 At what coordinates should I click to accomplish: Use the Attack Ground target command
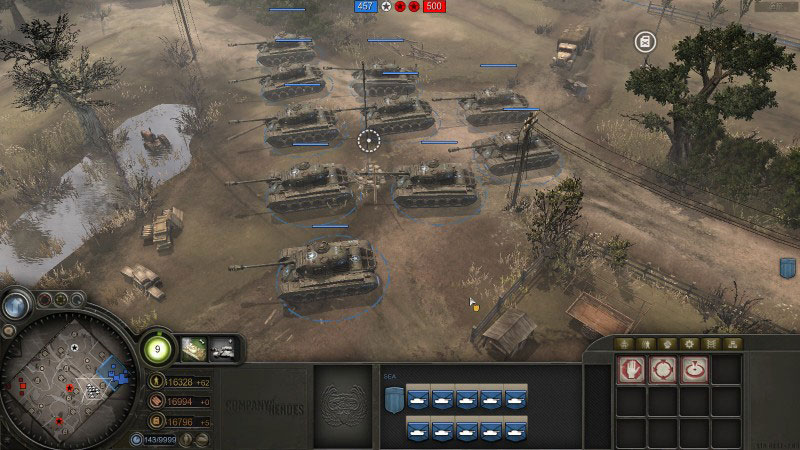pyautogui.click(x=694, y=370)
